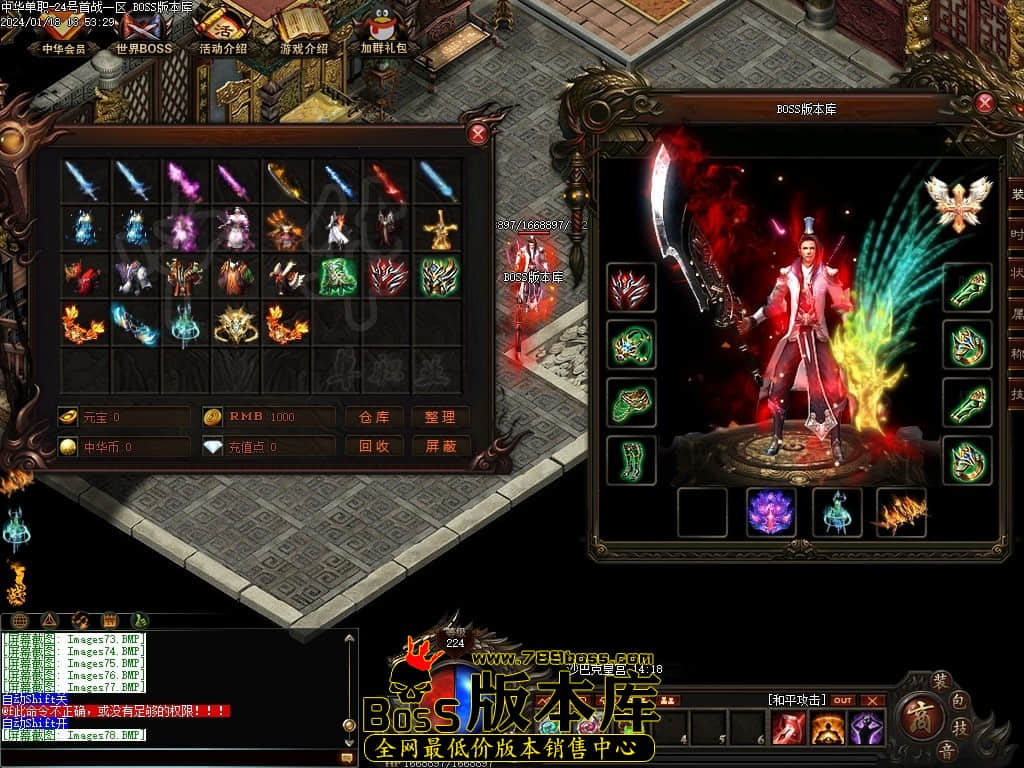
Task: Click the 屏蔽 block button
Action: pyautogui.click(x=440, y=446)
